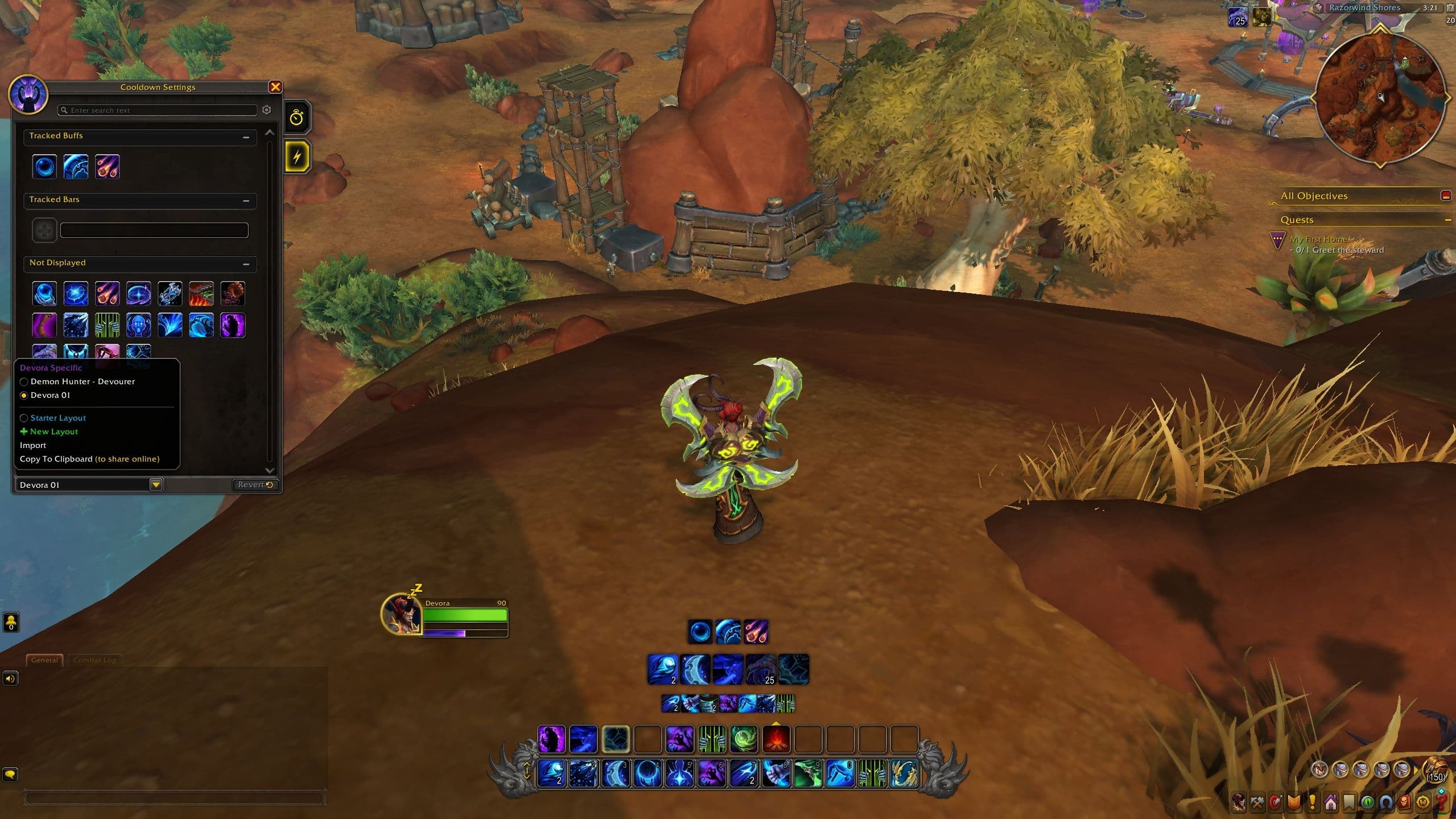
Task: Select the My First Home quest entry
Action: pos(1318,240)
